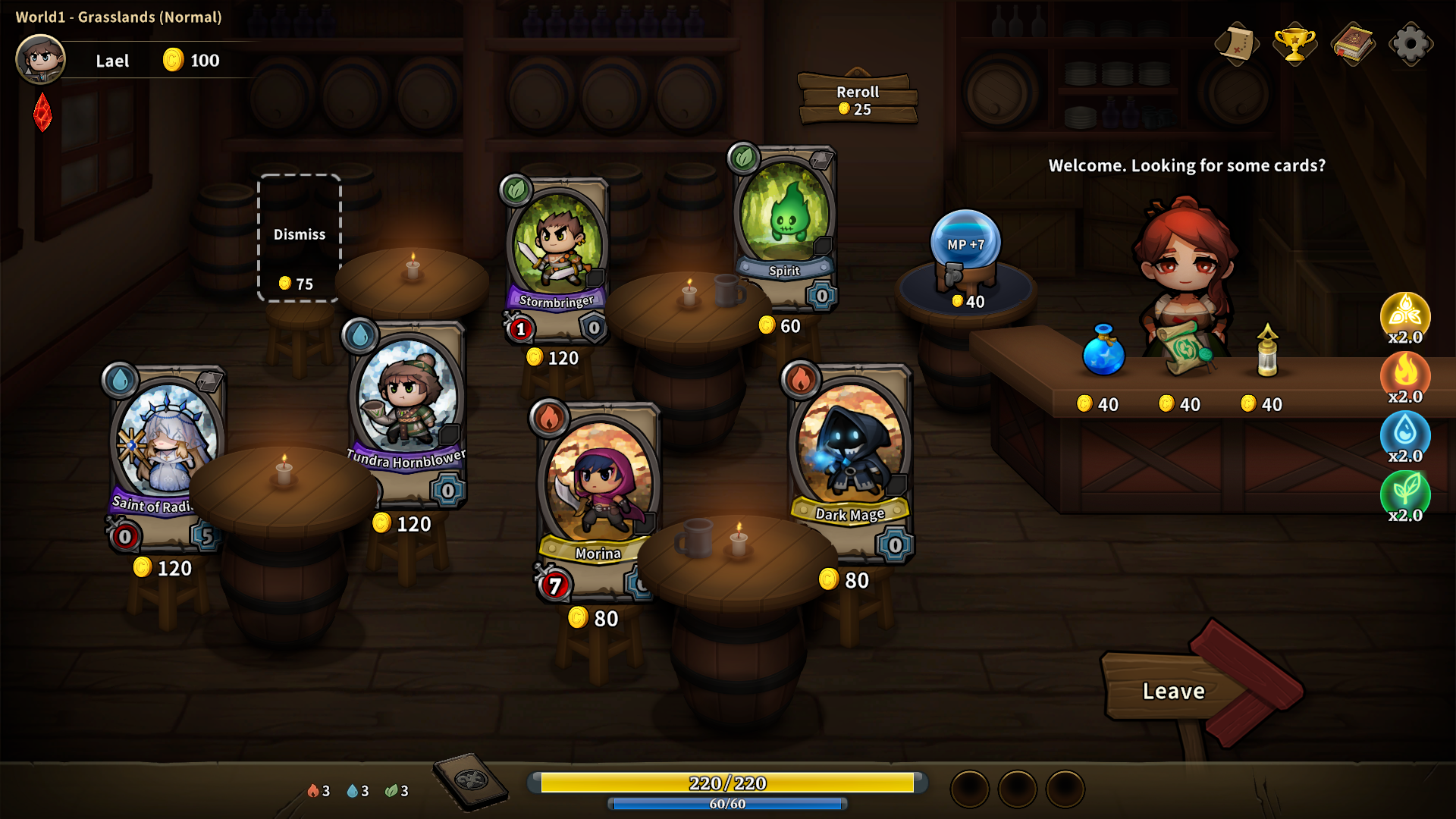Select the Dismiss card slot

point(300,238)
